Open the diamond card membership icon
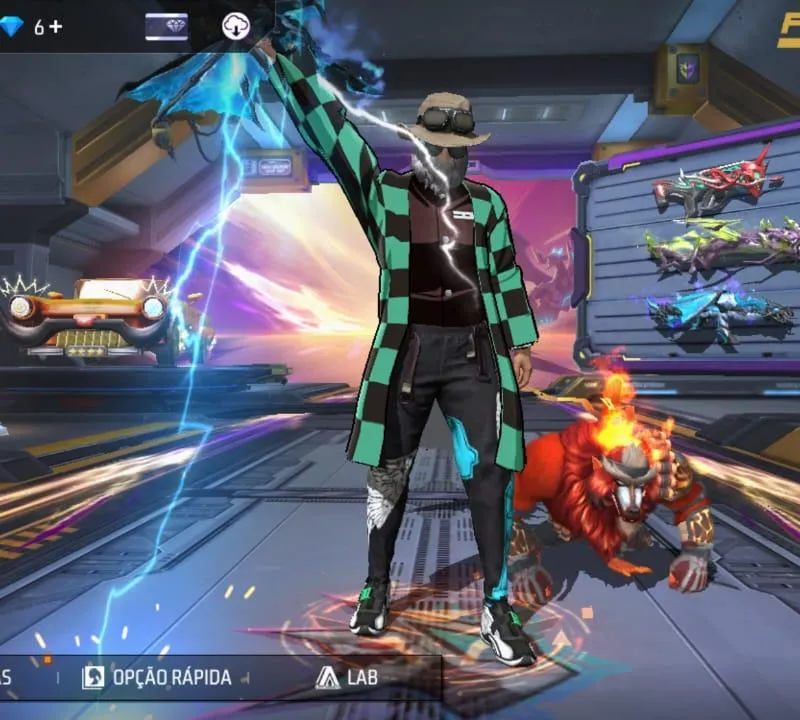Screen dimensions: 800x720 [166, 27]
